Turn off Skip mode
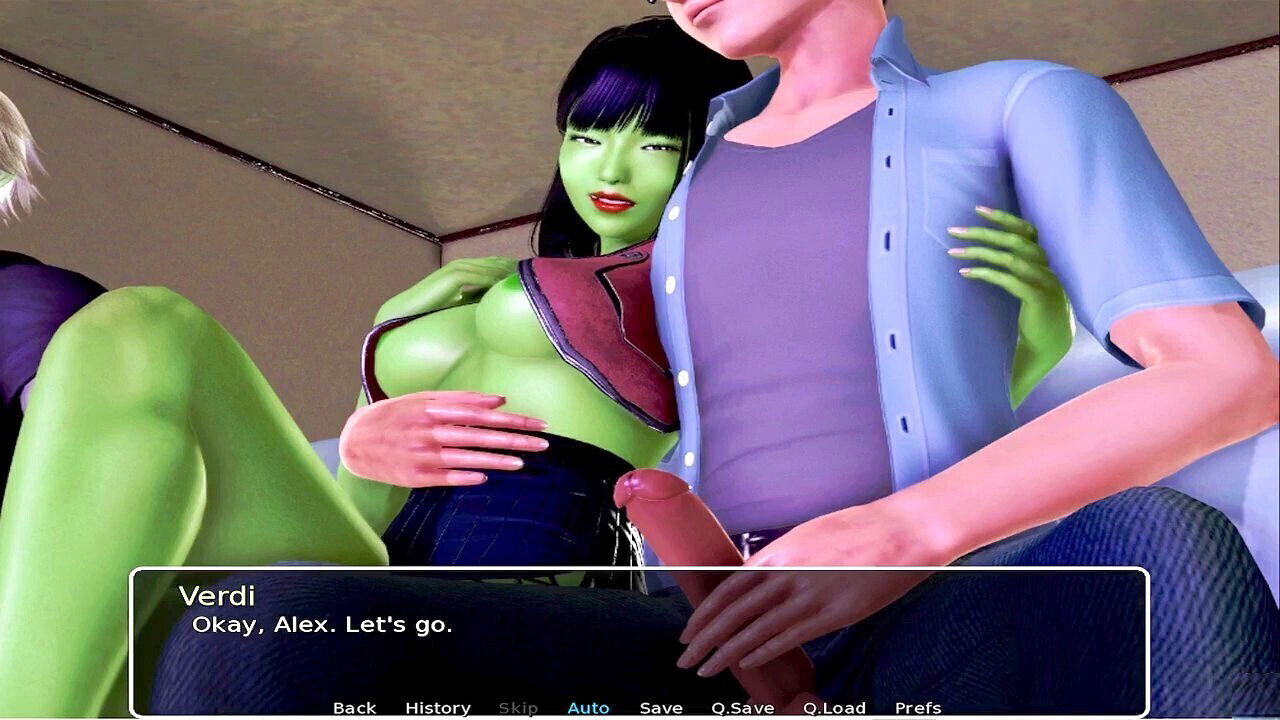The height and width of the screenshot is (720, 1280). pyautogui.click(x=517, y=707)
